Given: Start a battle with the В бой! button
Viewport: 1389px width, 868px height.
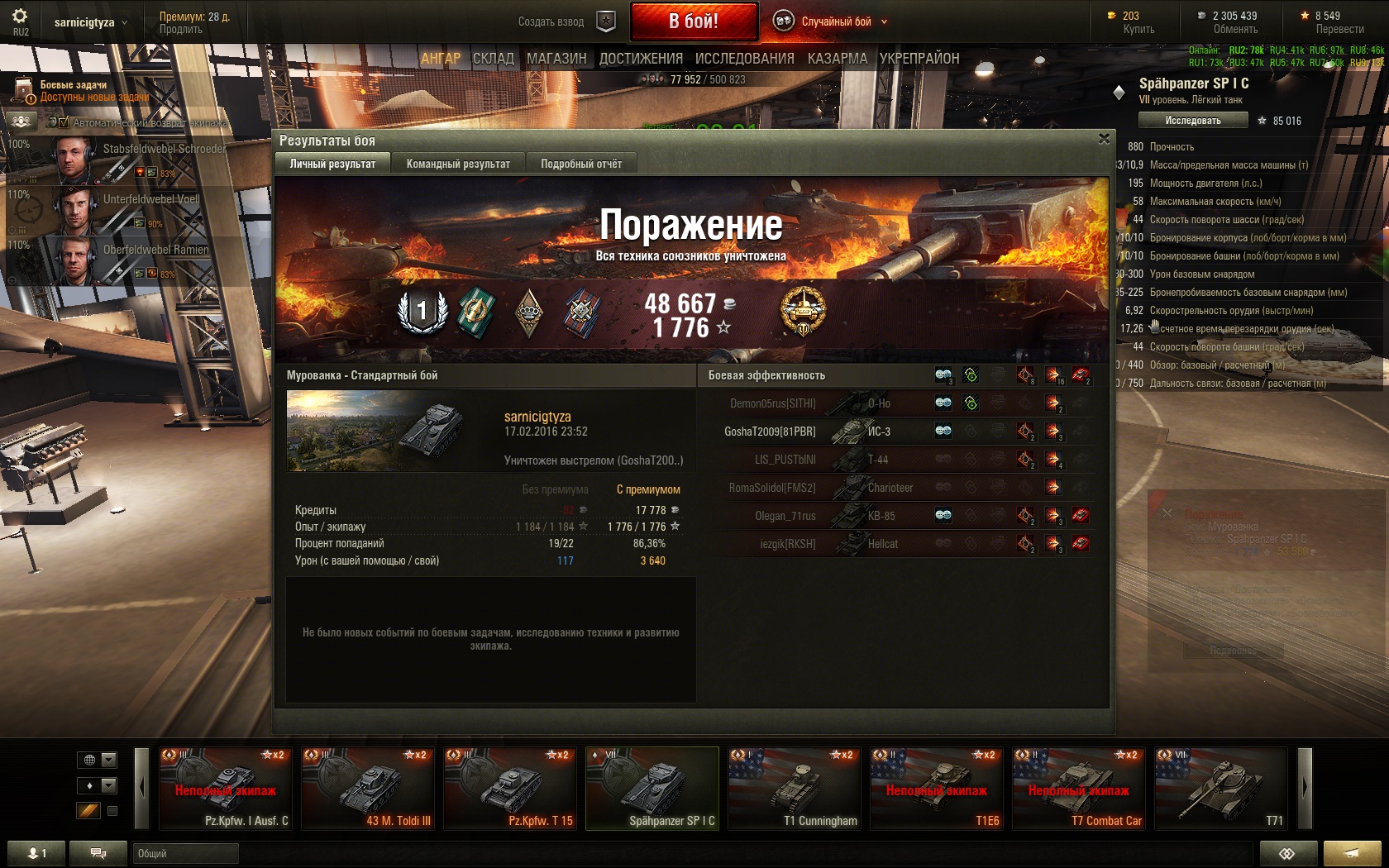Looking at the screenshot, I should [x=694, y=21].
